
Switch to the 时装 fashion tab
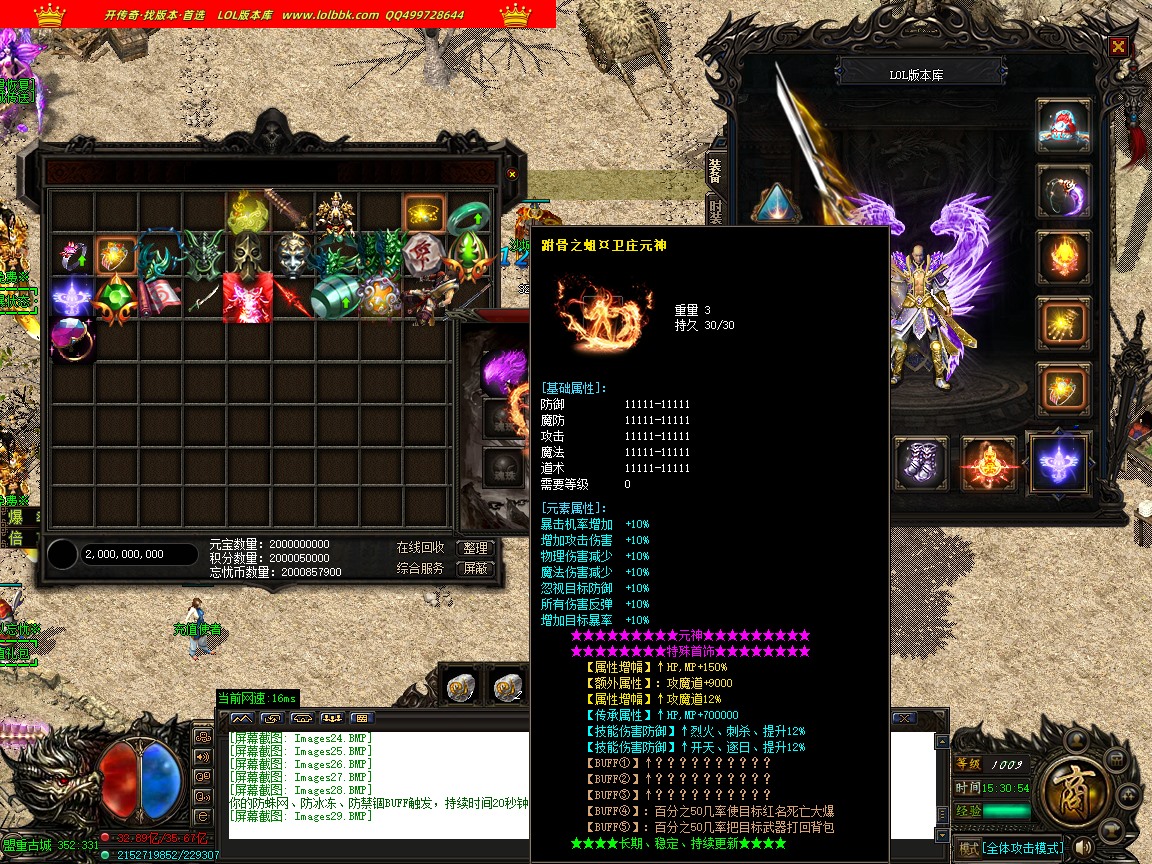tap(715, 213)
